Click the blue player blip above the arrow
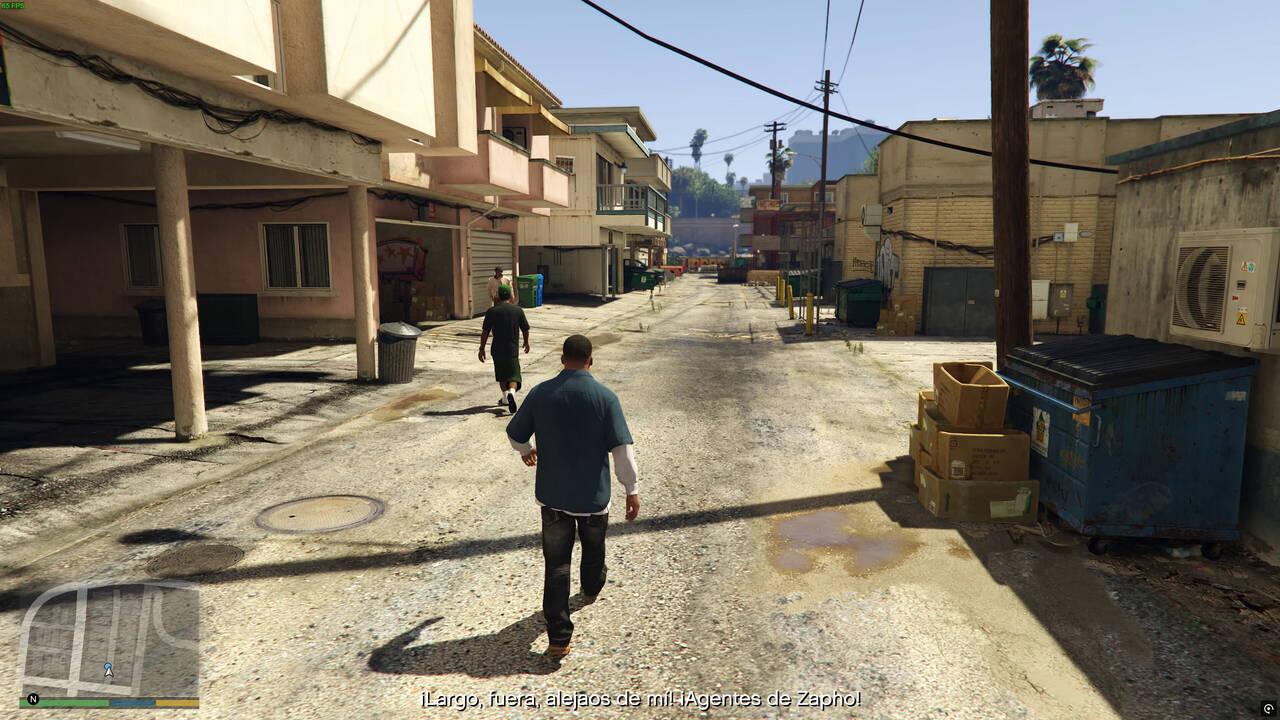The height and width of the screenshot is (720, 1280). [x=108, y=665]
